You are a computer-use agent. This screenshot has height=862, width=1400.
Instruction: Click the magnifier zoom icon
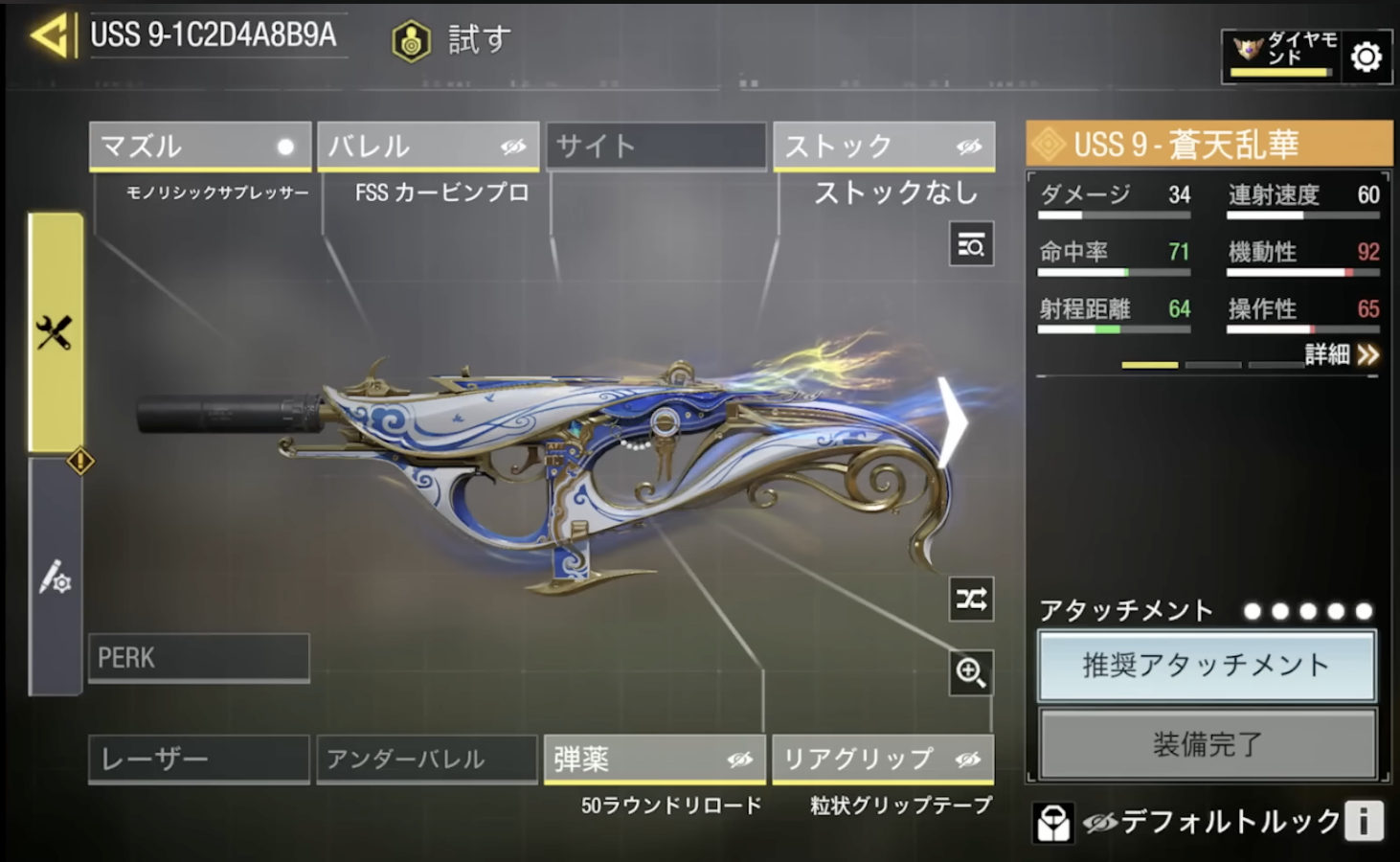[971, 672]
